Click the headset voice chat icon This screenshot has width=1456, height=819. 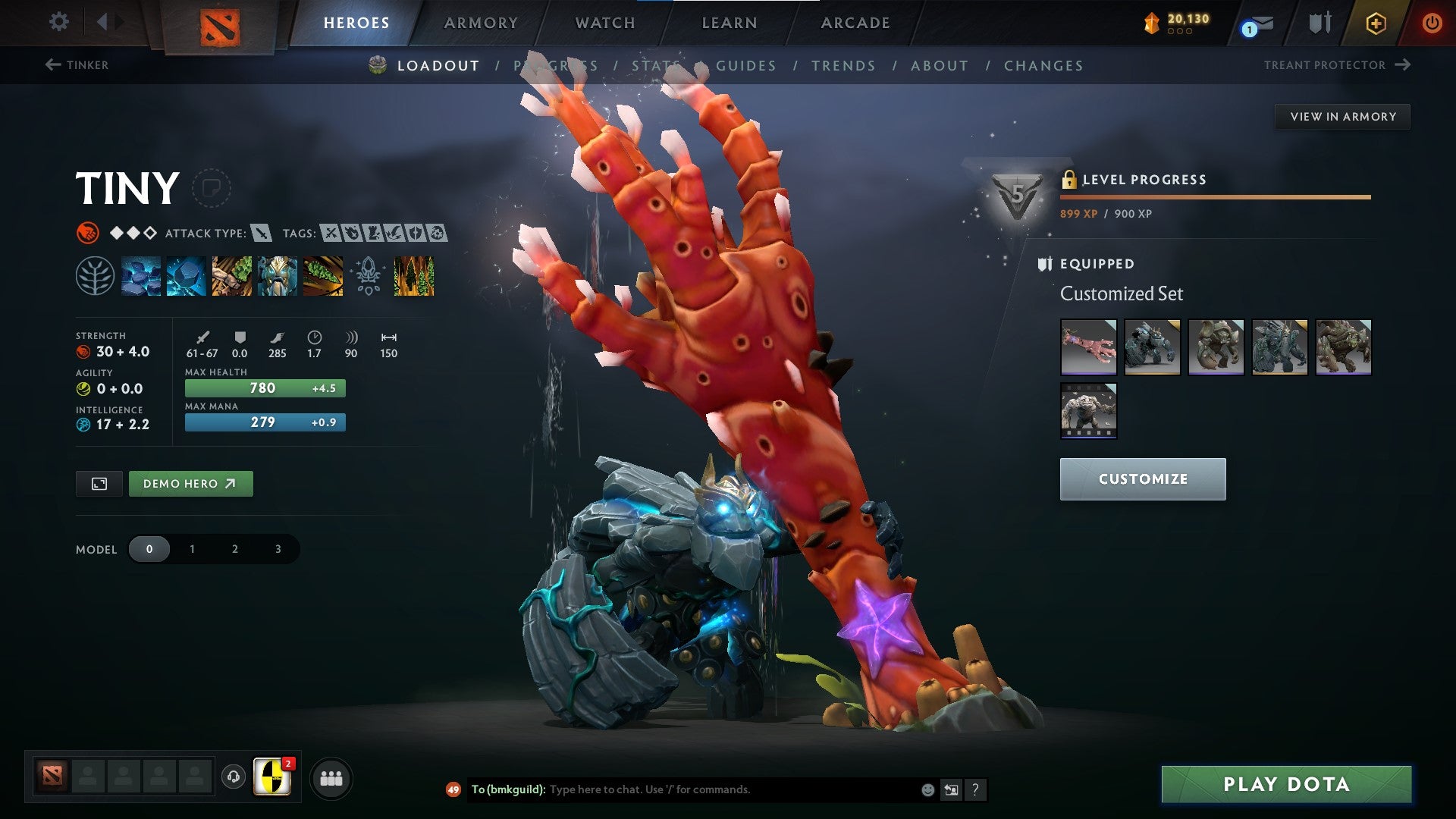tap(234, 778)
